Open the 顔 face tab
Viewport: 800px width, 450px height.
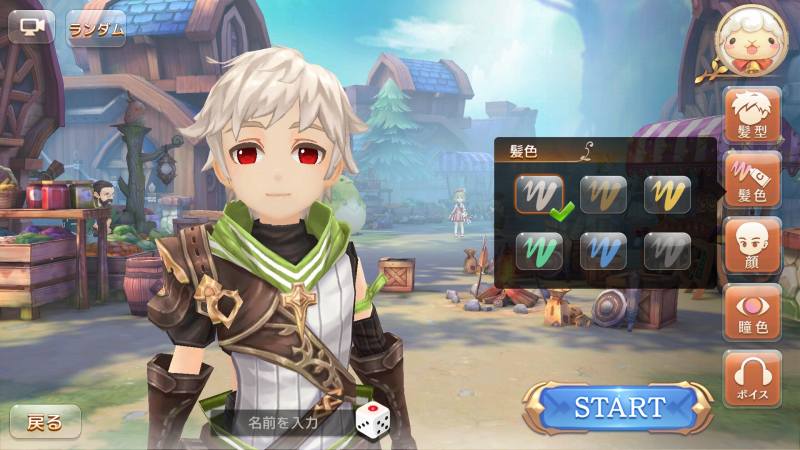point(752,246)
